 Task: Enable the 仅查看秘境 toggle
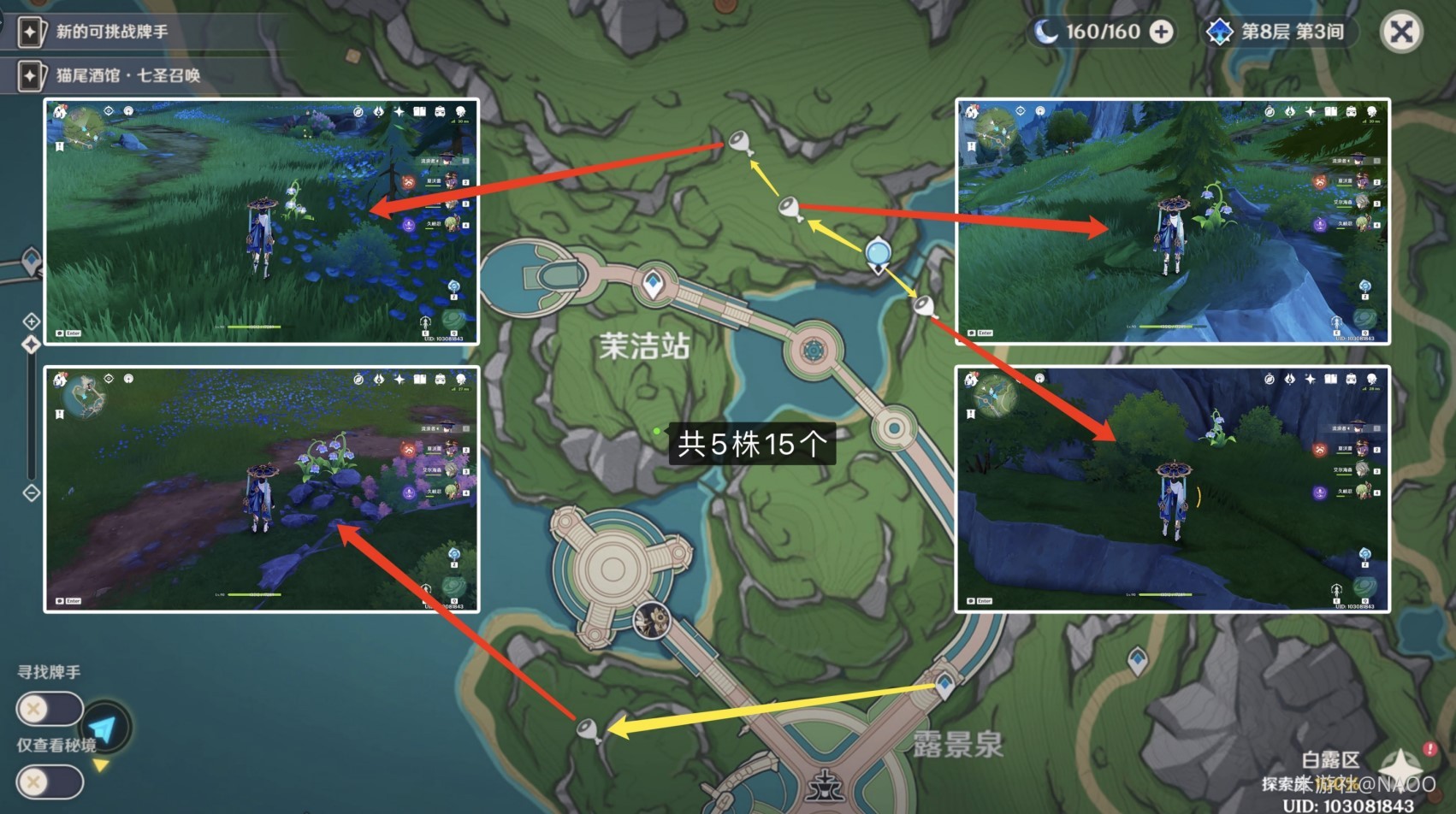[50, 781]
